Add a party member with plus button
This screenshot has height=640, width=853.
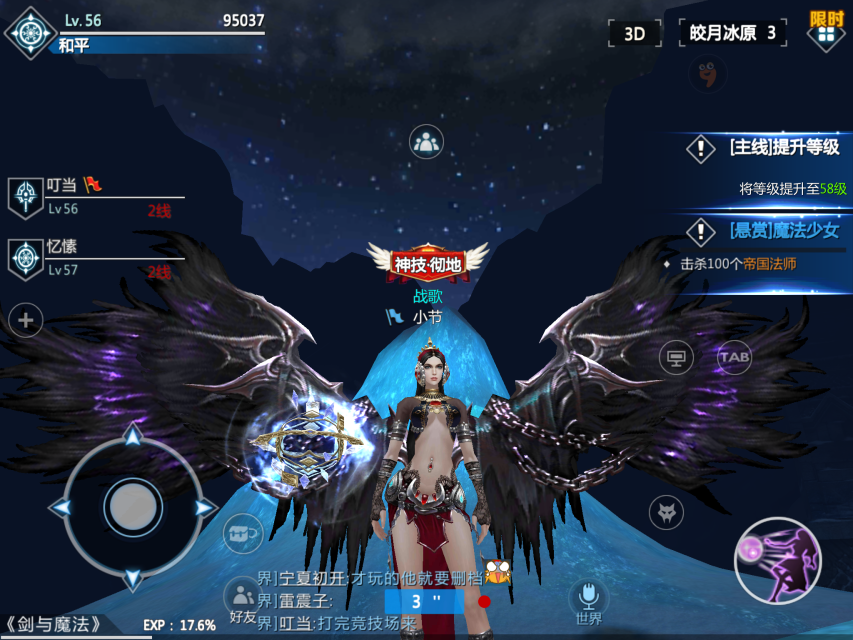click(26, 321)
